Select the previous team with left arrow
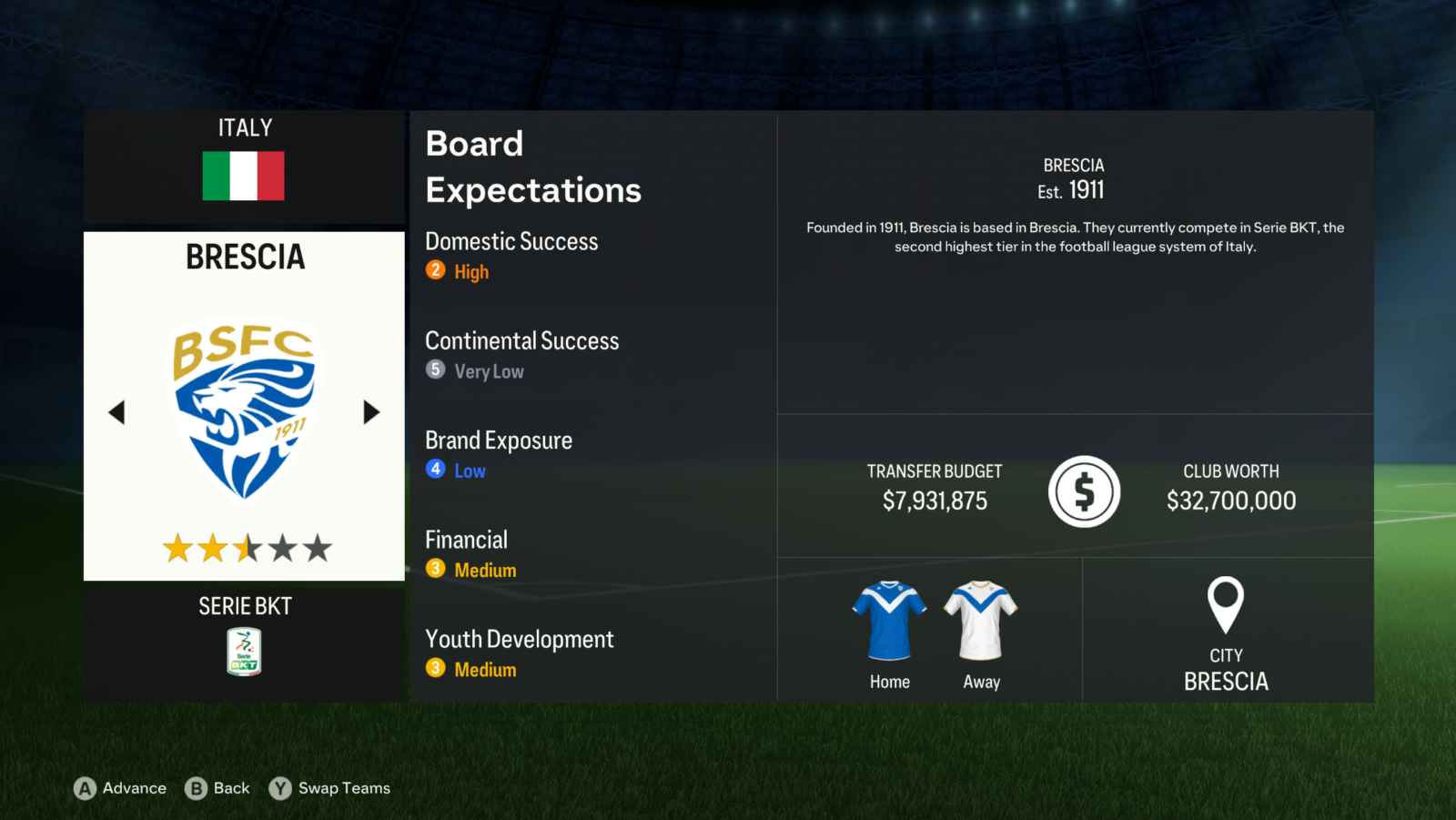Viewport: 1456px width, 820px height. pyautogui.click(x=116, y=412)
